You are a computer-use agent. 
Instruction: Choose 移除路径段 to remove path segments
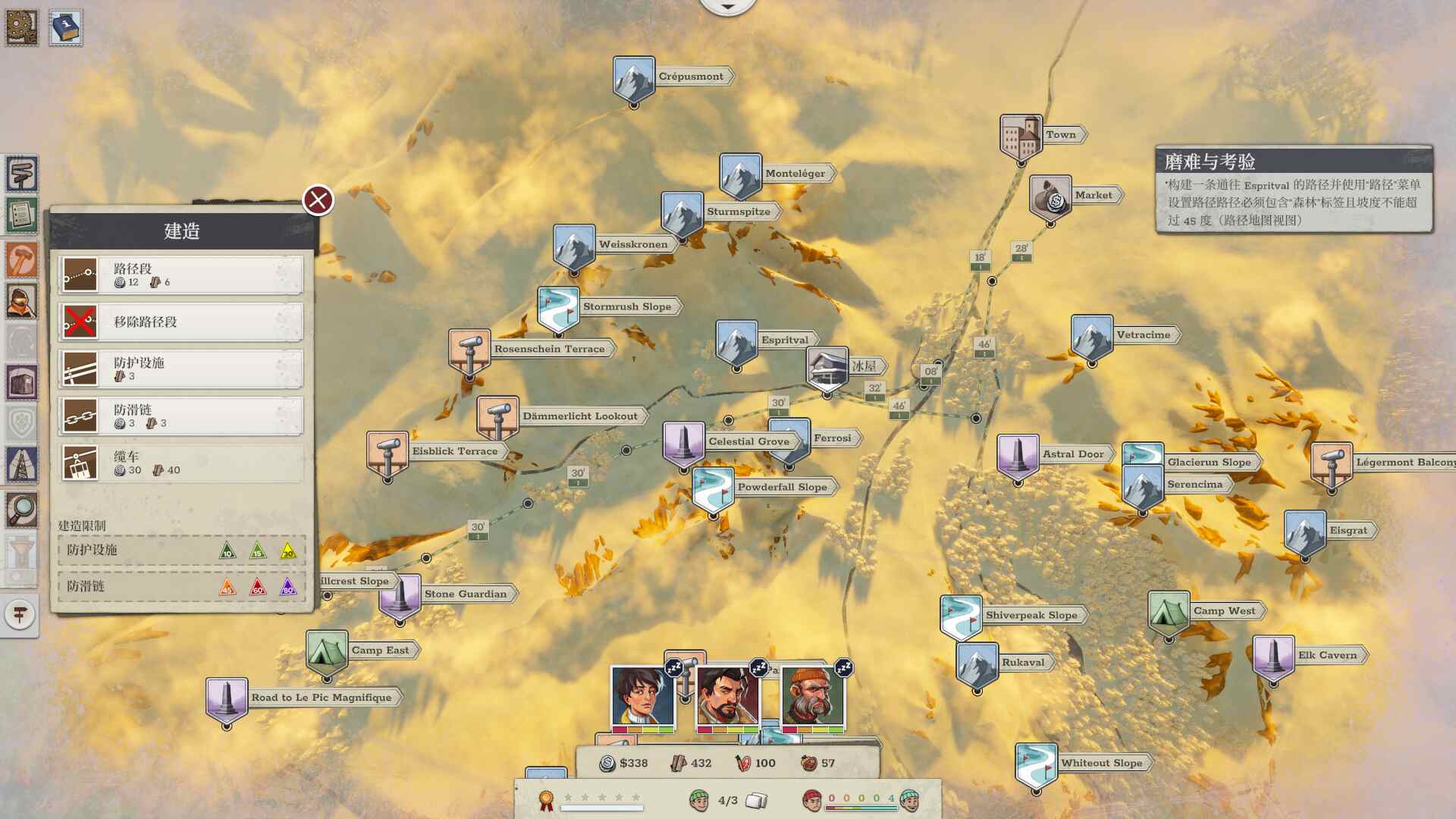(179, 322)
